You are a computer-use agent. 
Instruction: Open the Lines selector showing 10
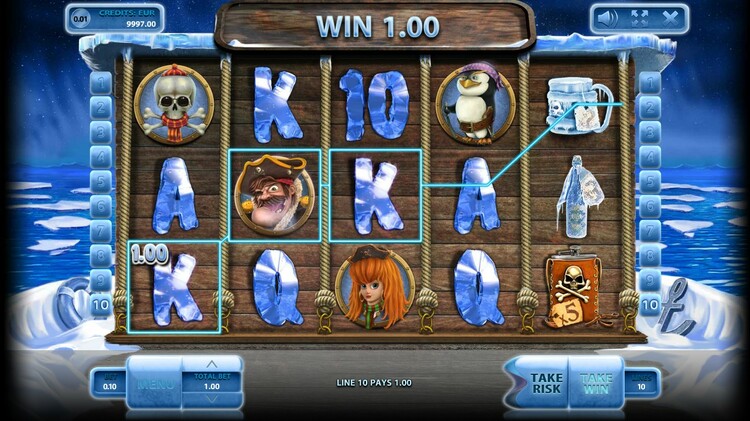point(643,385)
